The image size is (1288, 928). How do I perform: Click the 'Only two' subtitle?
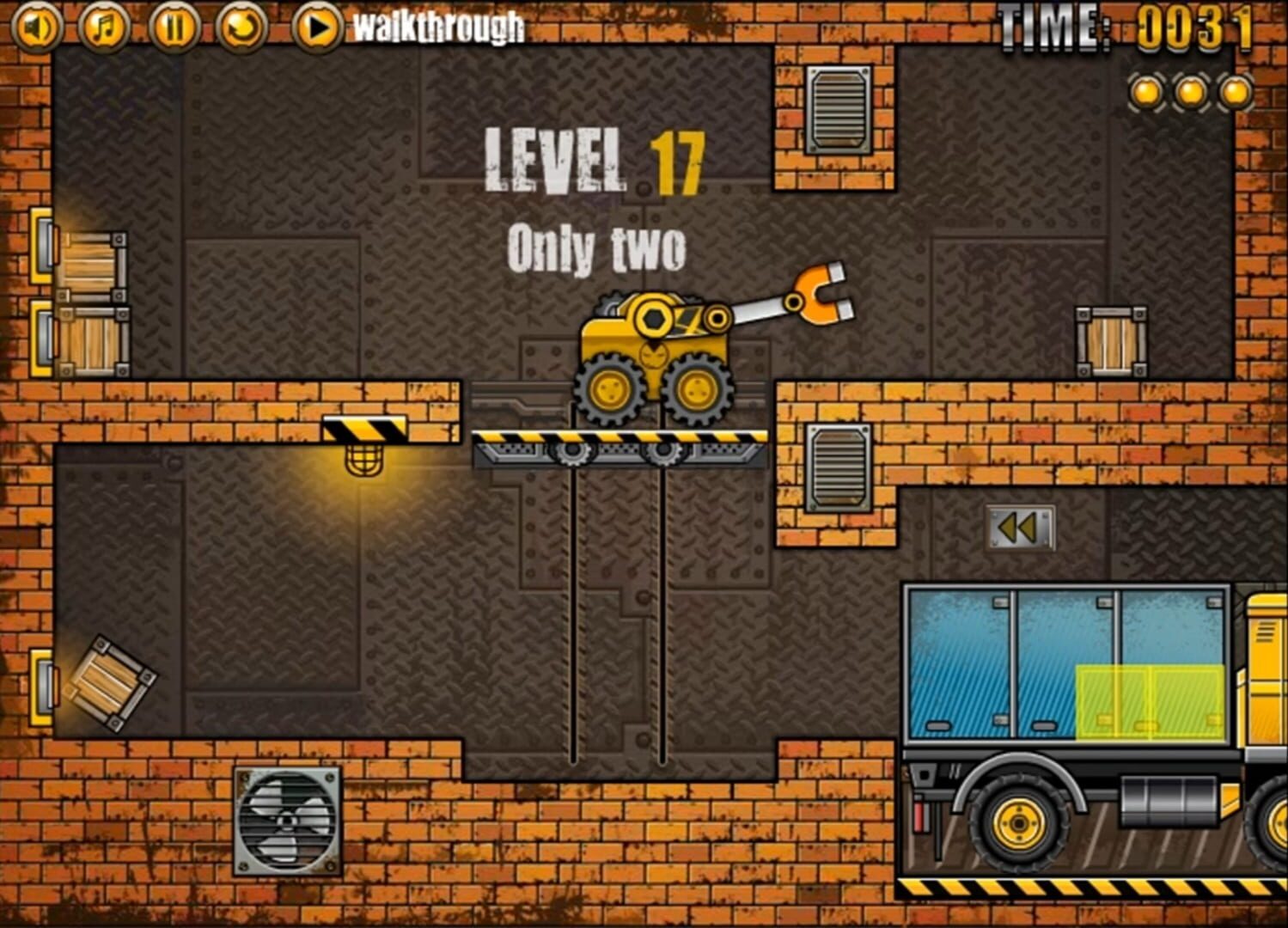(x=599, y=247)
